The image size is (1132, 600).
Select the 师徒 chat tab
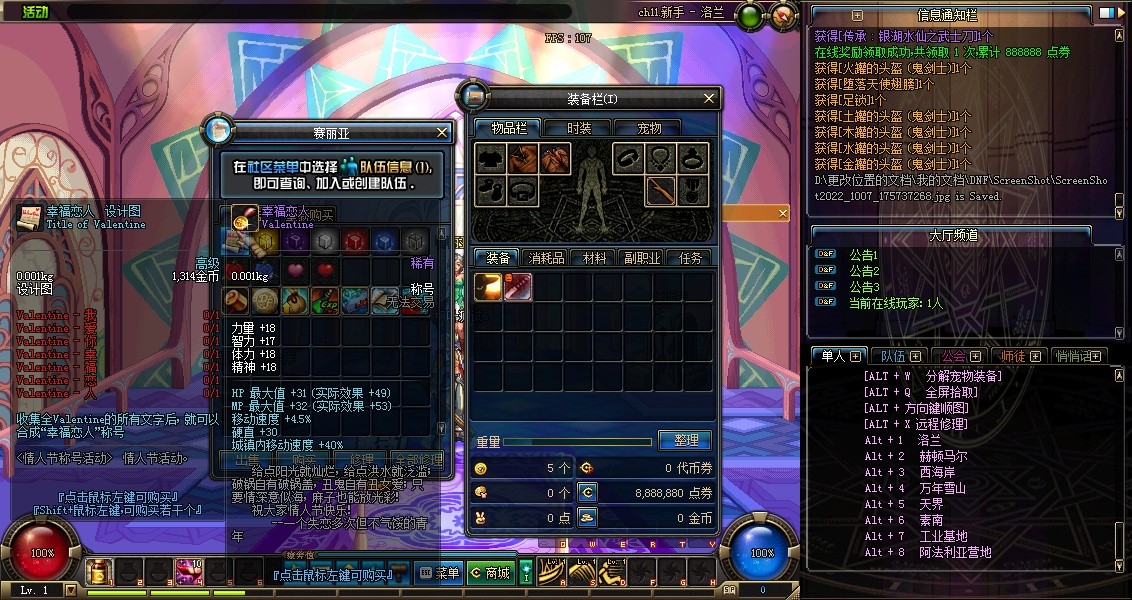point(1013,356)
